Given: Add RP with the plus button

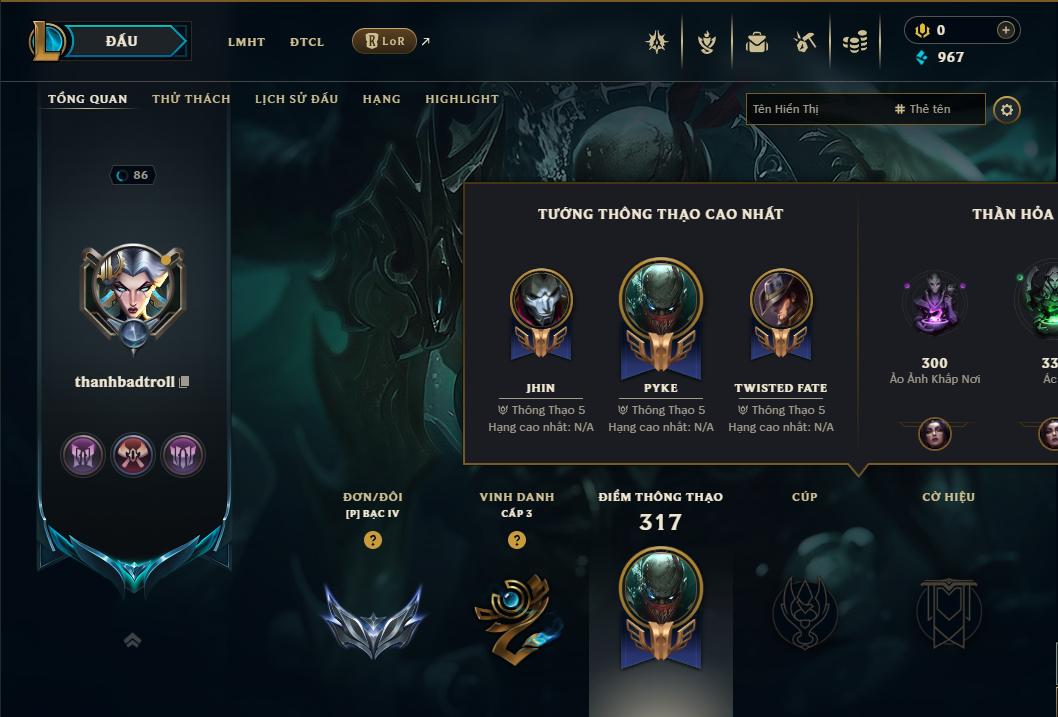Looking at the screenshot, I should [x=1006, y=30].
